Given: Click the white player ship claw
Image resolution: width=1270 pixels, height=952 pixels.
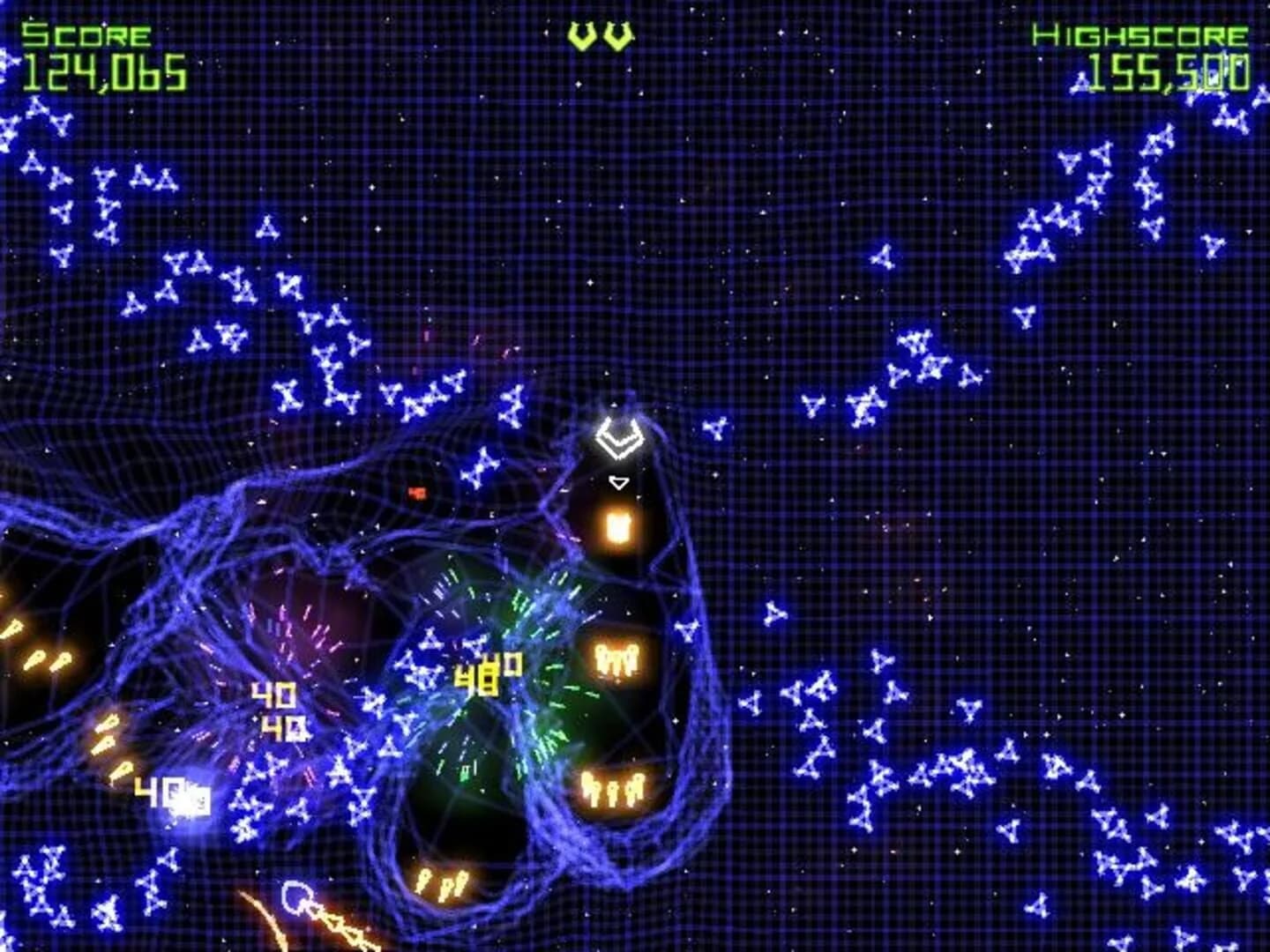Looking at the screenshot, I should pos(621,436).
